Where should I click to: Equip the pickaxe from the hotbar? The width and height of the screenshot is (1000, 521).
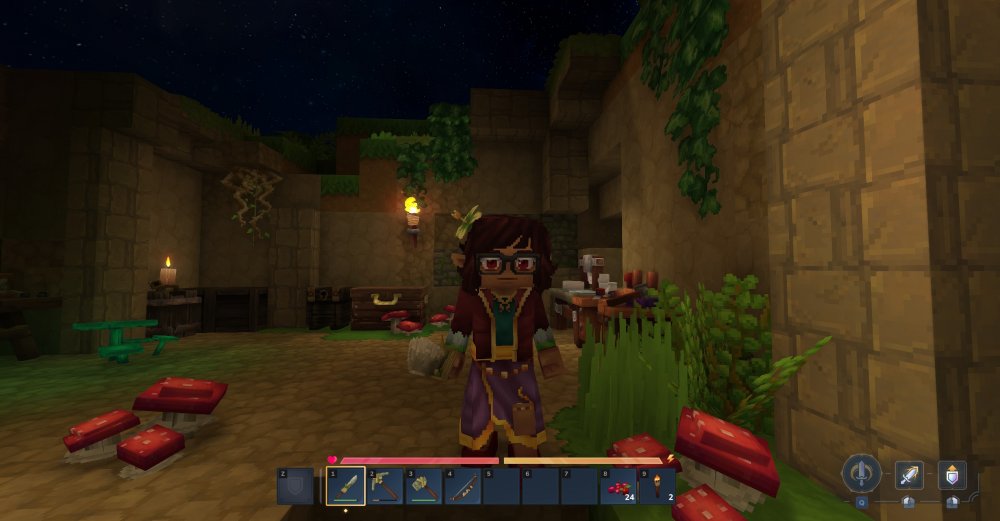click(385, 487)
